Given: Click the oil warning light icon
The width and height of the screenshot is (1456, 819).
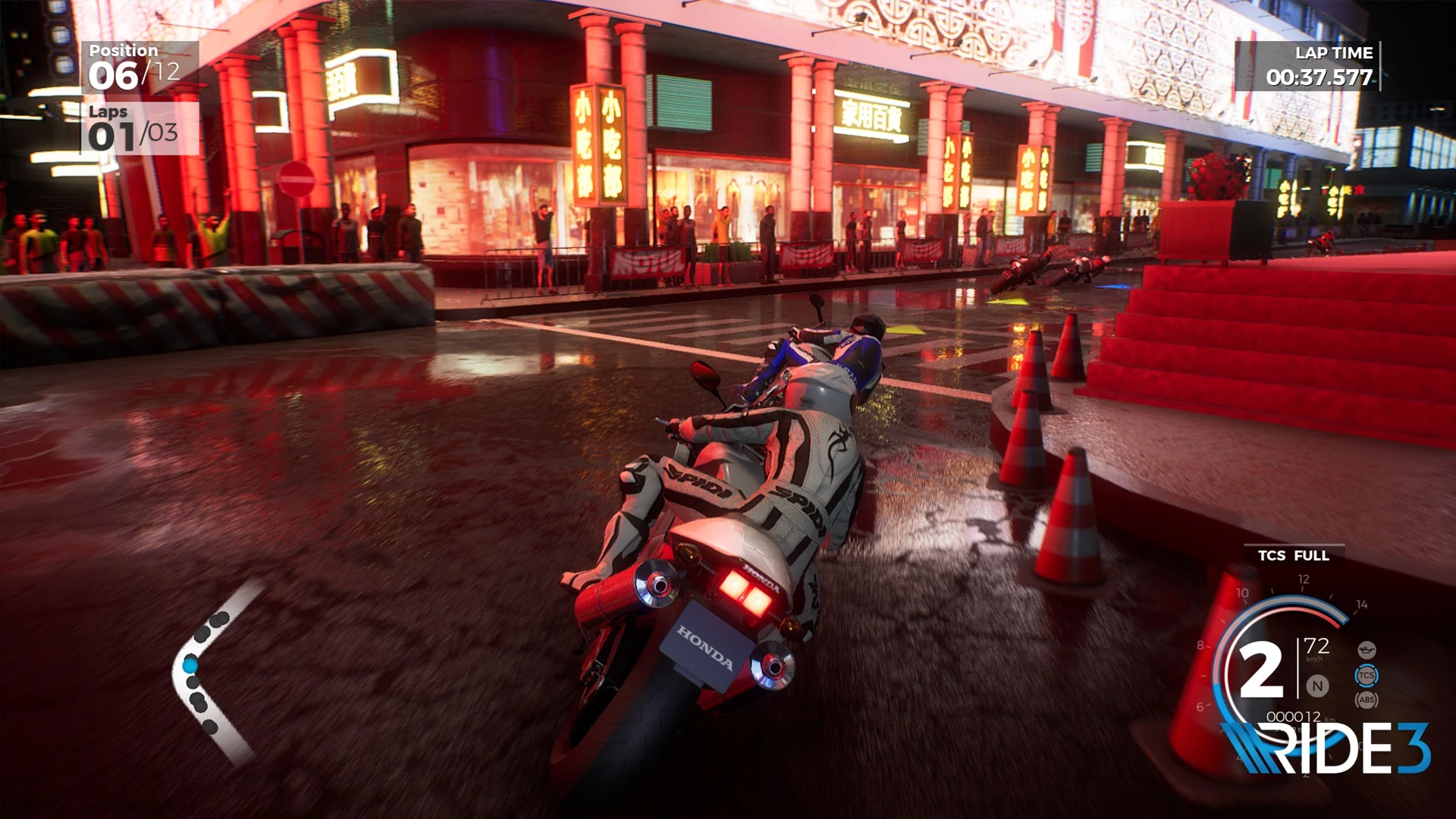Looking at the screenshot, I should tap(1366, 650).
